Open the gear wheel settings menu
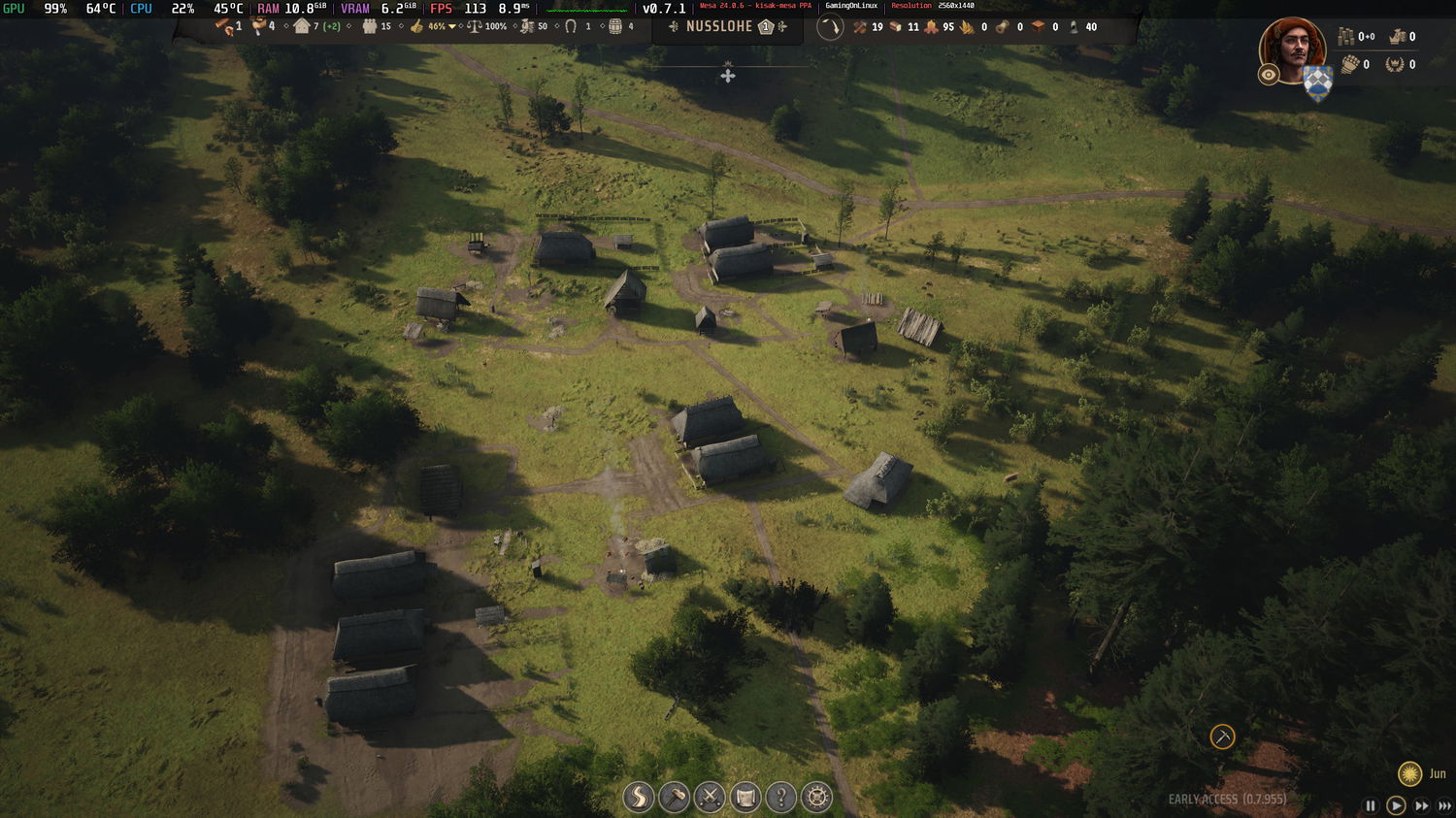Viewport: 1456px width, 818px height. point(816,798)
